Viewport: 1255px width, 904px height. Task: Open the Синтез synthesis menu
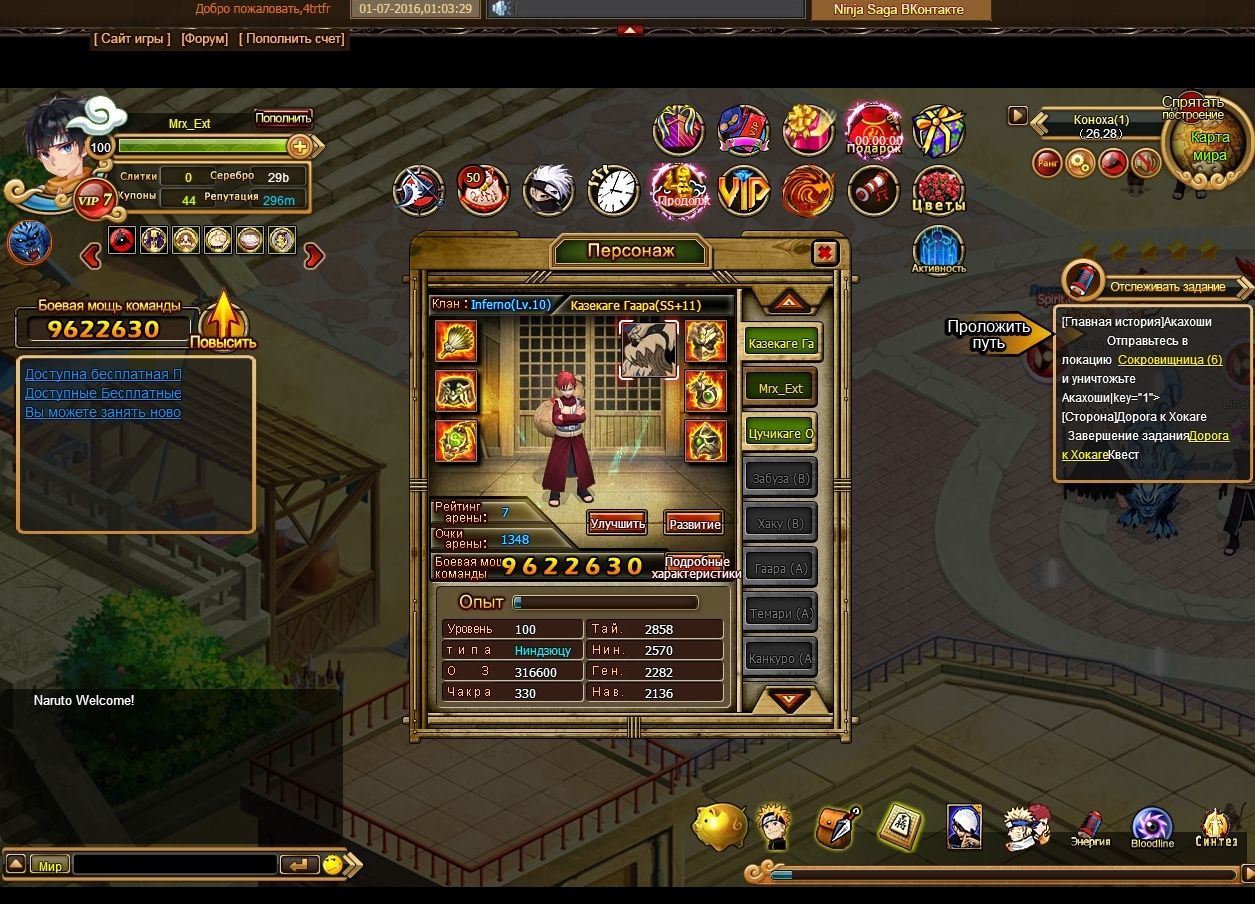(x=1216, y=828)
